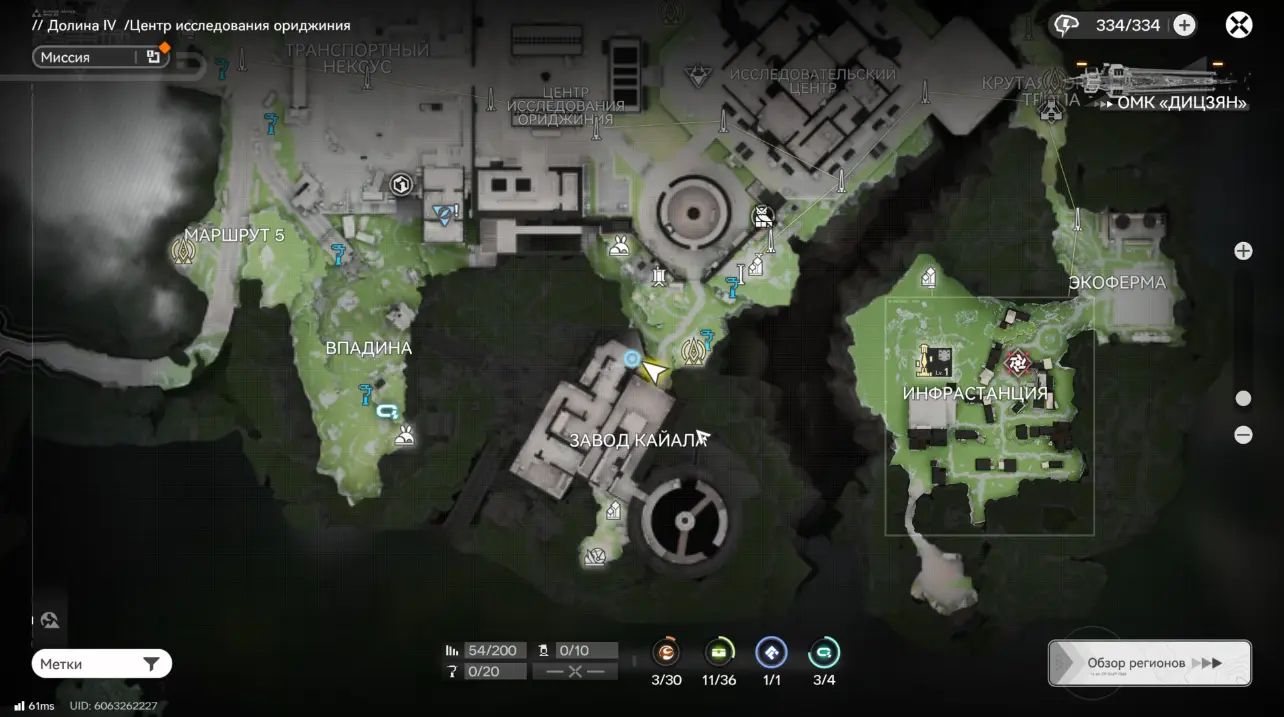This screenshot has width=1284, height=717.
Task: Select the cube marker near Маршрут 5
Action: click(x=402, y=184)
